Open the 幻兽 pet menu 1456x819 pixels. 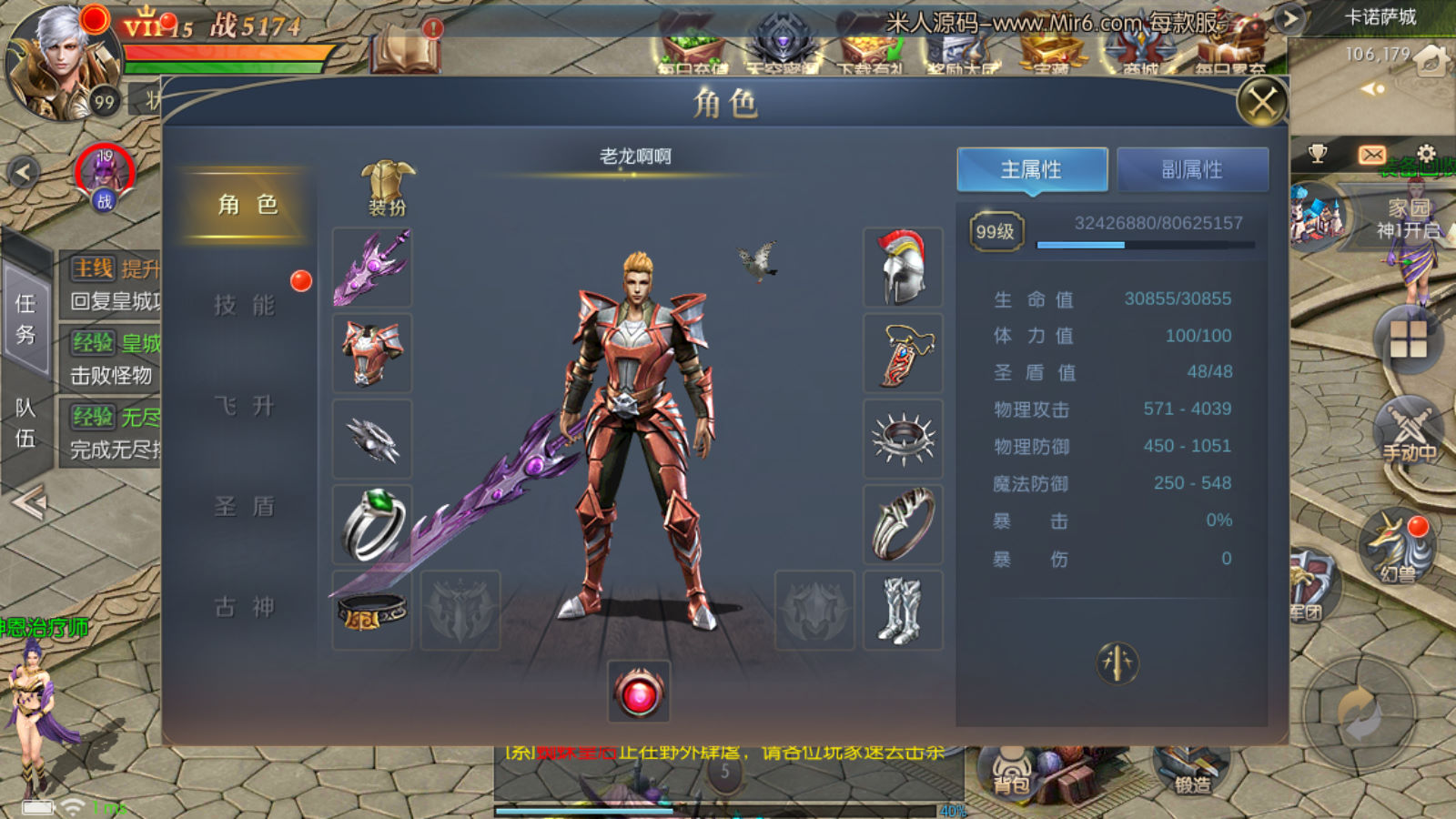1397,546
